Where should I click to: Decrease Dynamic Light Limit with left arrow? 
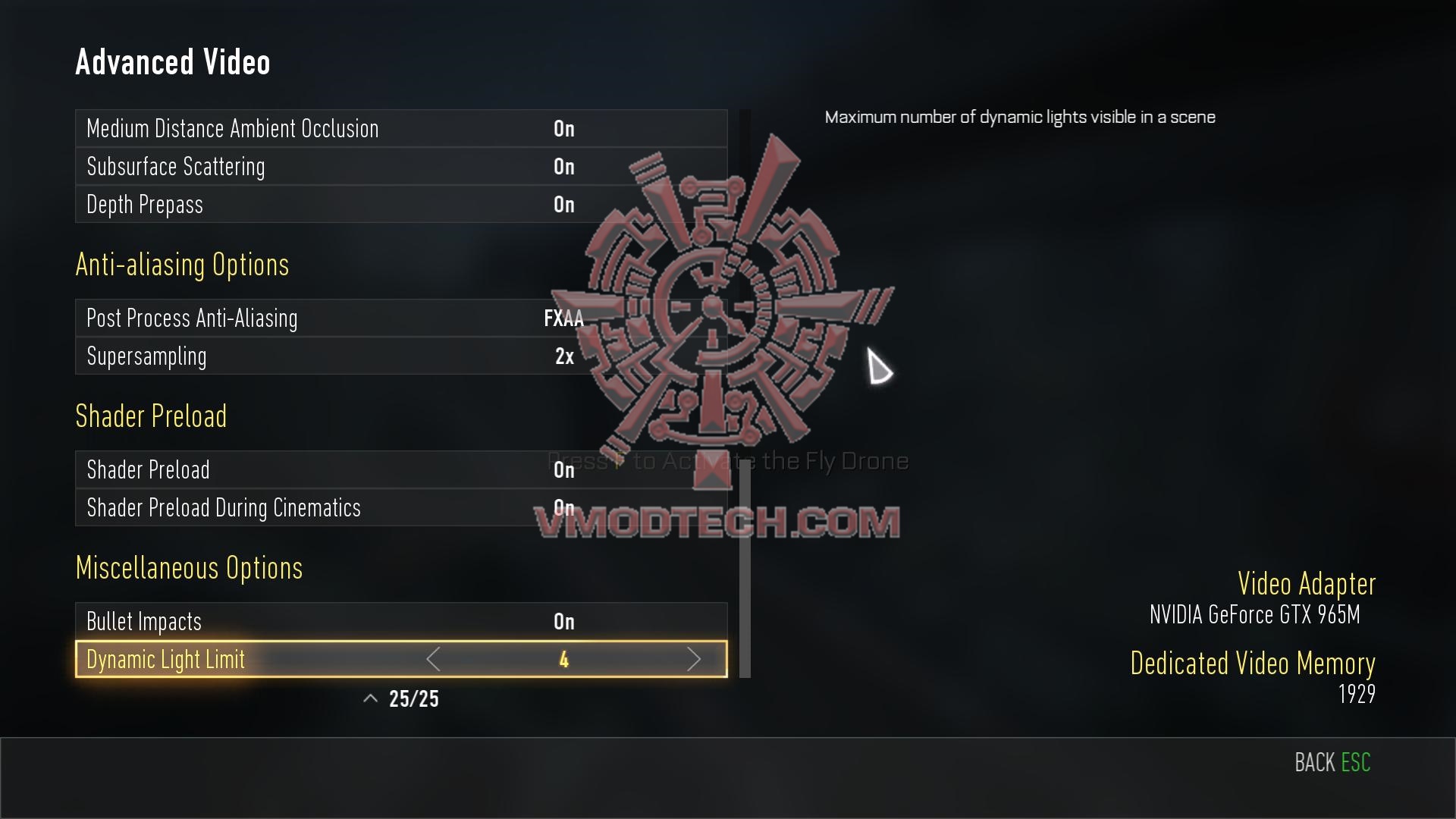click(434, 660)
